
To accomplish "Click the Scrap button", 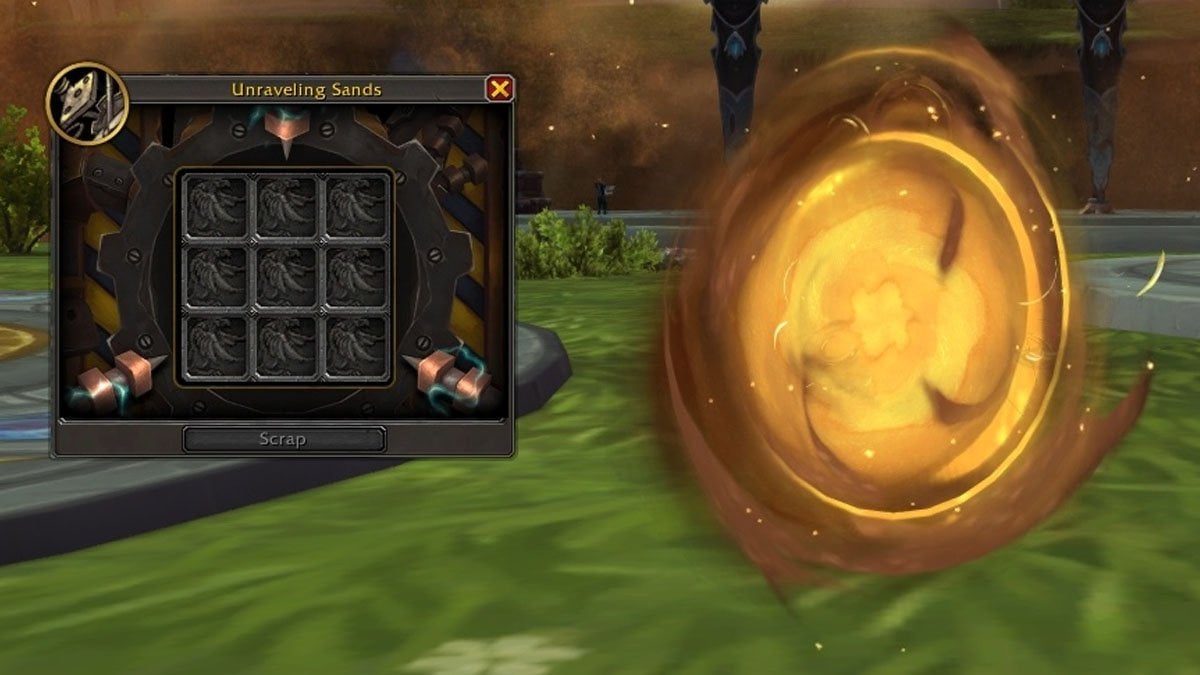I will 283,439.
